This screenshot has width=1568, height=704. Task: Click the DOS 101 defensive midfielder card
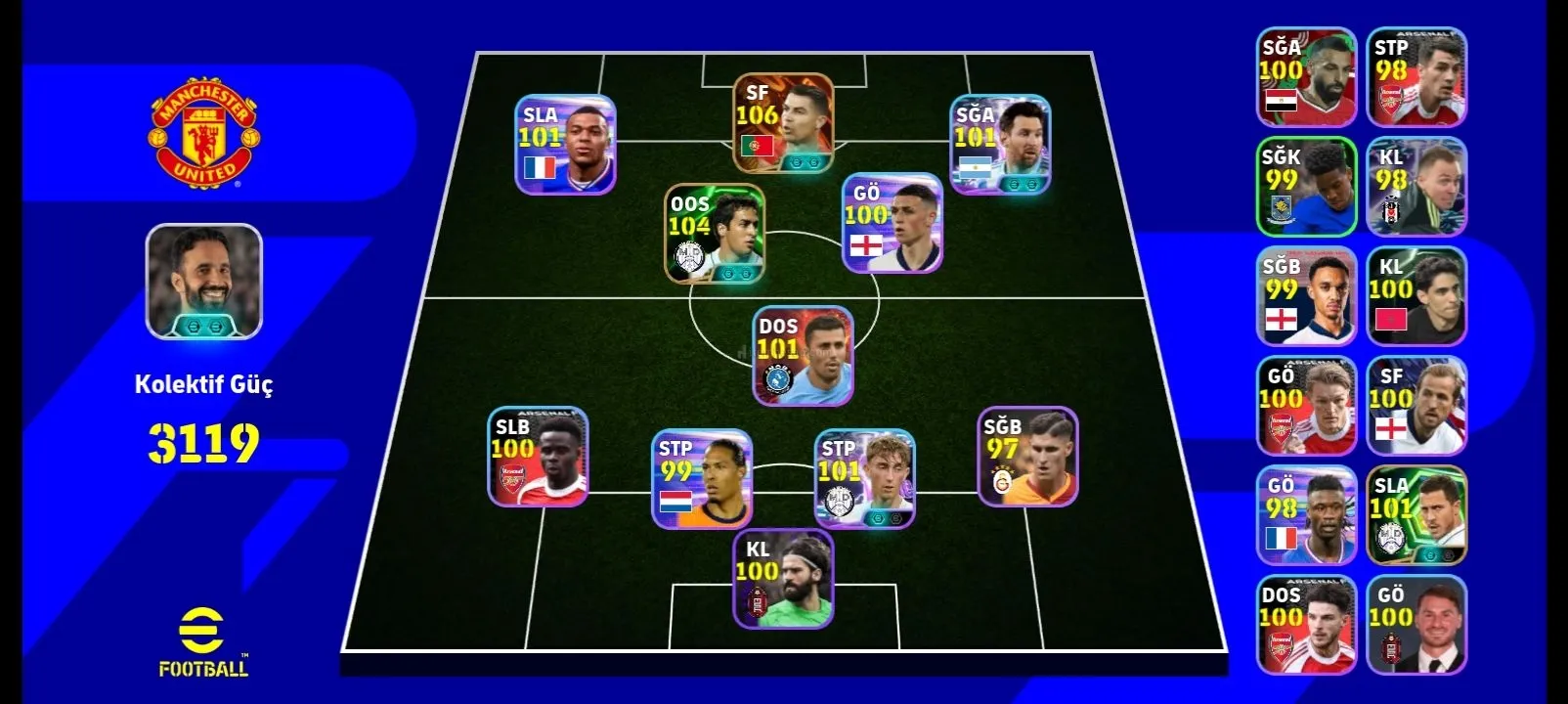pyautogui.click(x=802, y=356)
